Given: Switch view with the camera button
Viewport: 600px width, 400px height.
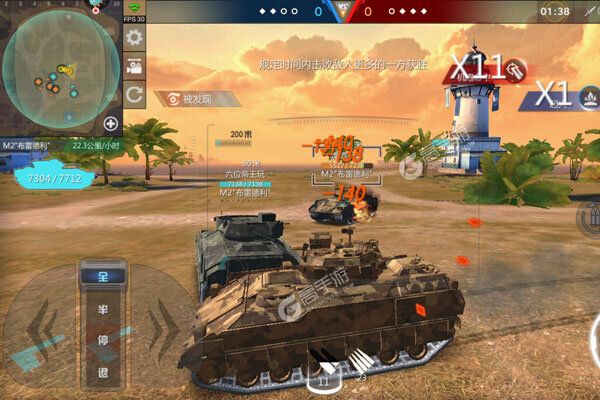Looking at the screenshot, I should click(133, 68).
